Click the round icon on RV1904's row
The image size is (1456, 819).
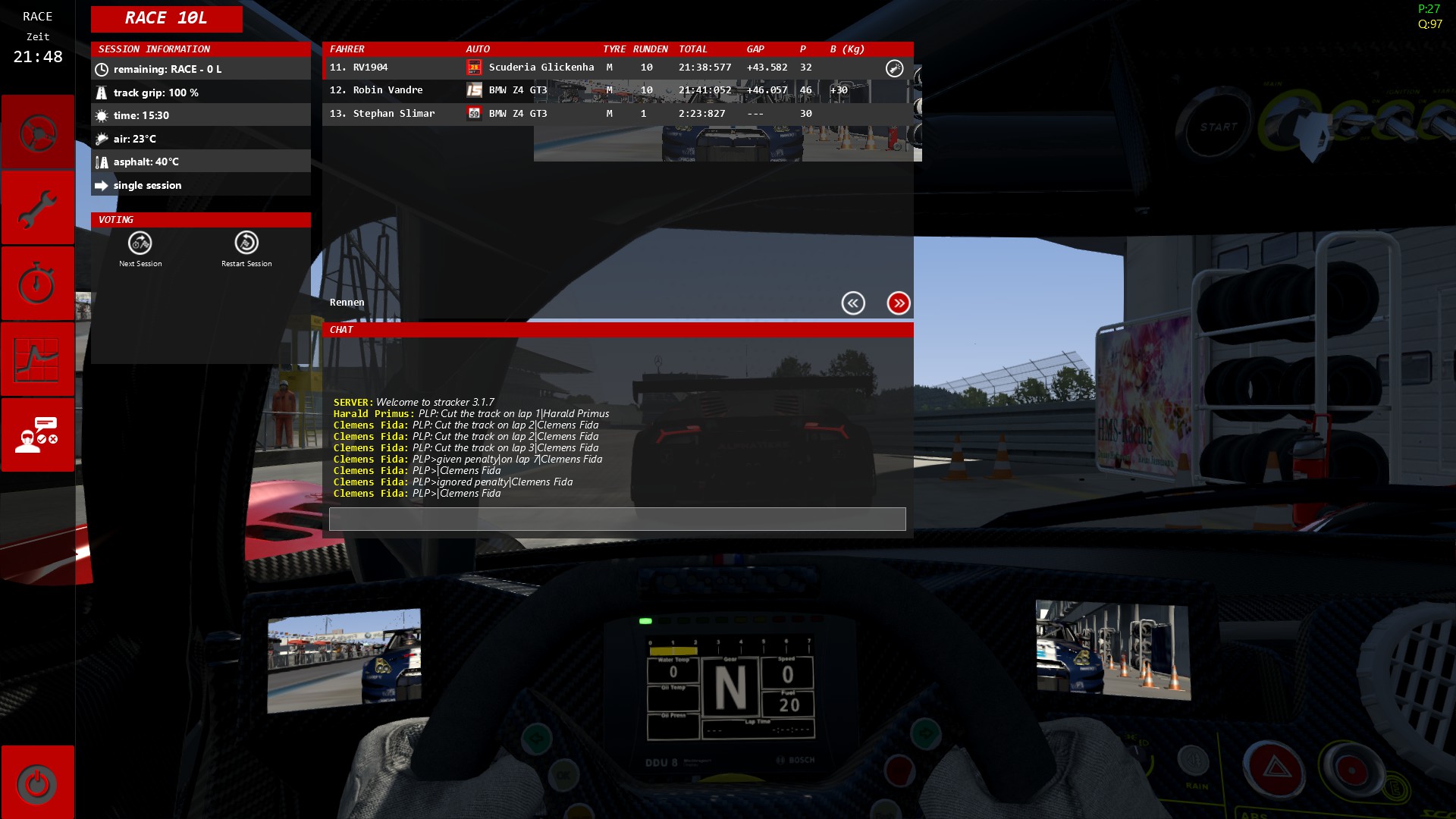(895, 68)
